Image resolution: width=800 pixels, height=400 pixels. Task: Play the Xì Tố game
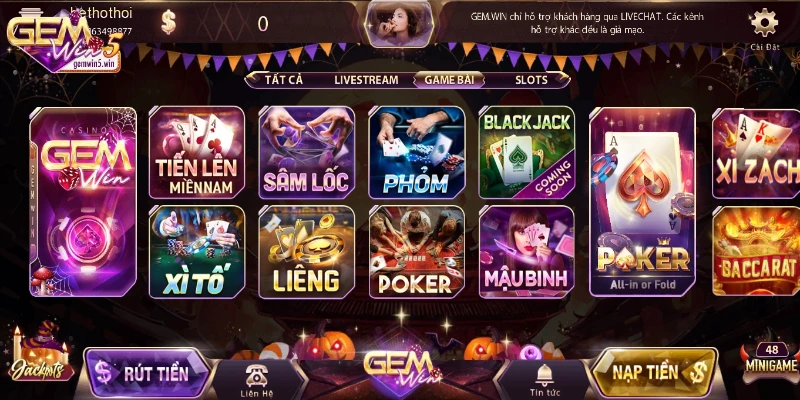[x=196, y=252]
